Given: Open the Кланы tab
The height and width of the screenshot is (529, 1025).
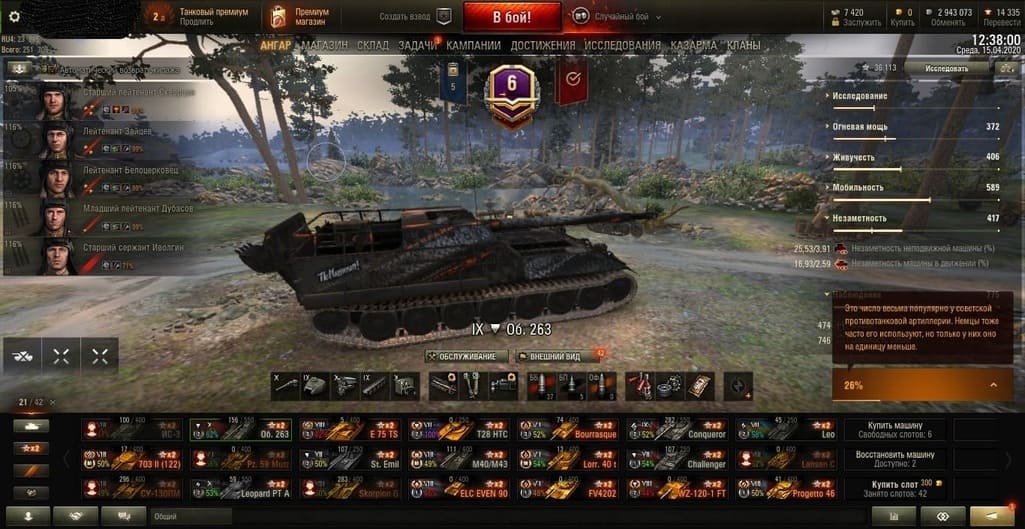Looking at the screenshot, I should tap(743, 46).
